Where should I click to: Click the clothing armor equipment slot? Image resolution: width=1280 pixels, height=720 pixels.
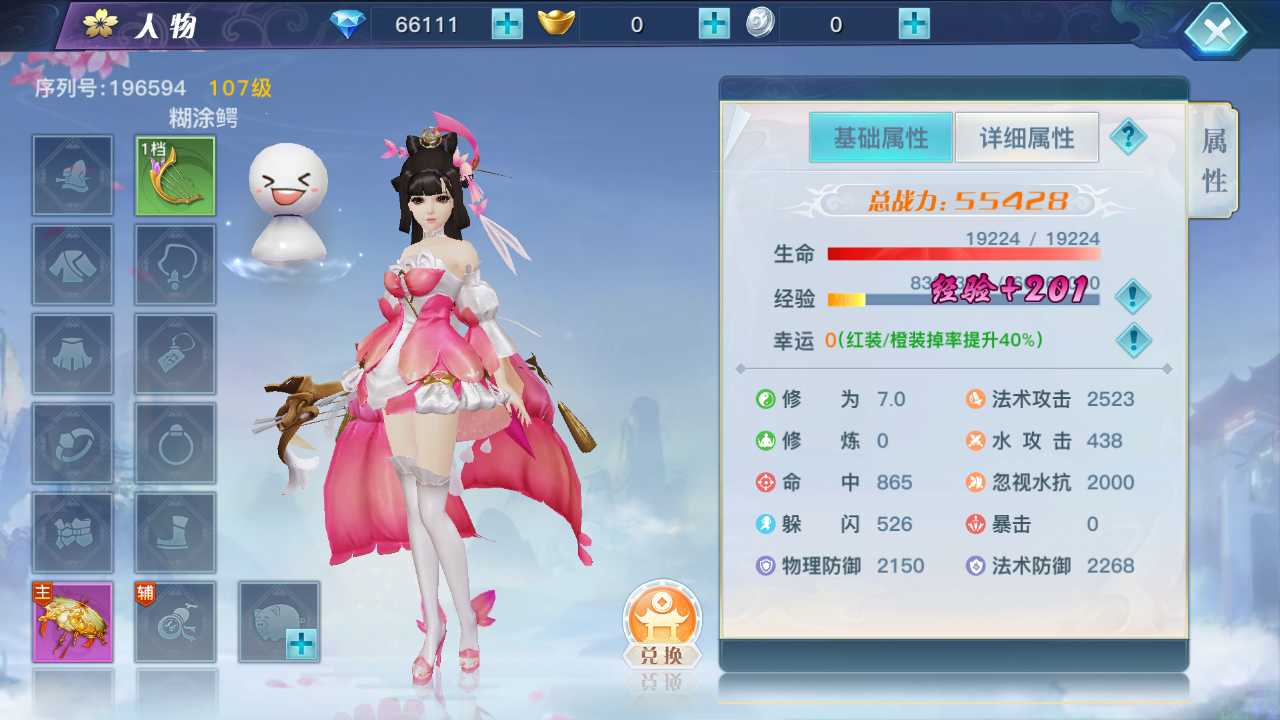72,264
